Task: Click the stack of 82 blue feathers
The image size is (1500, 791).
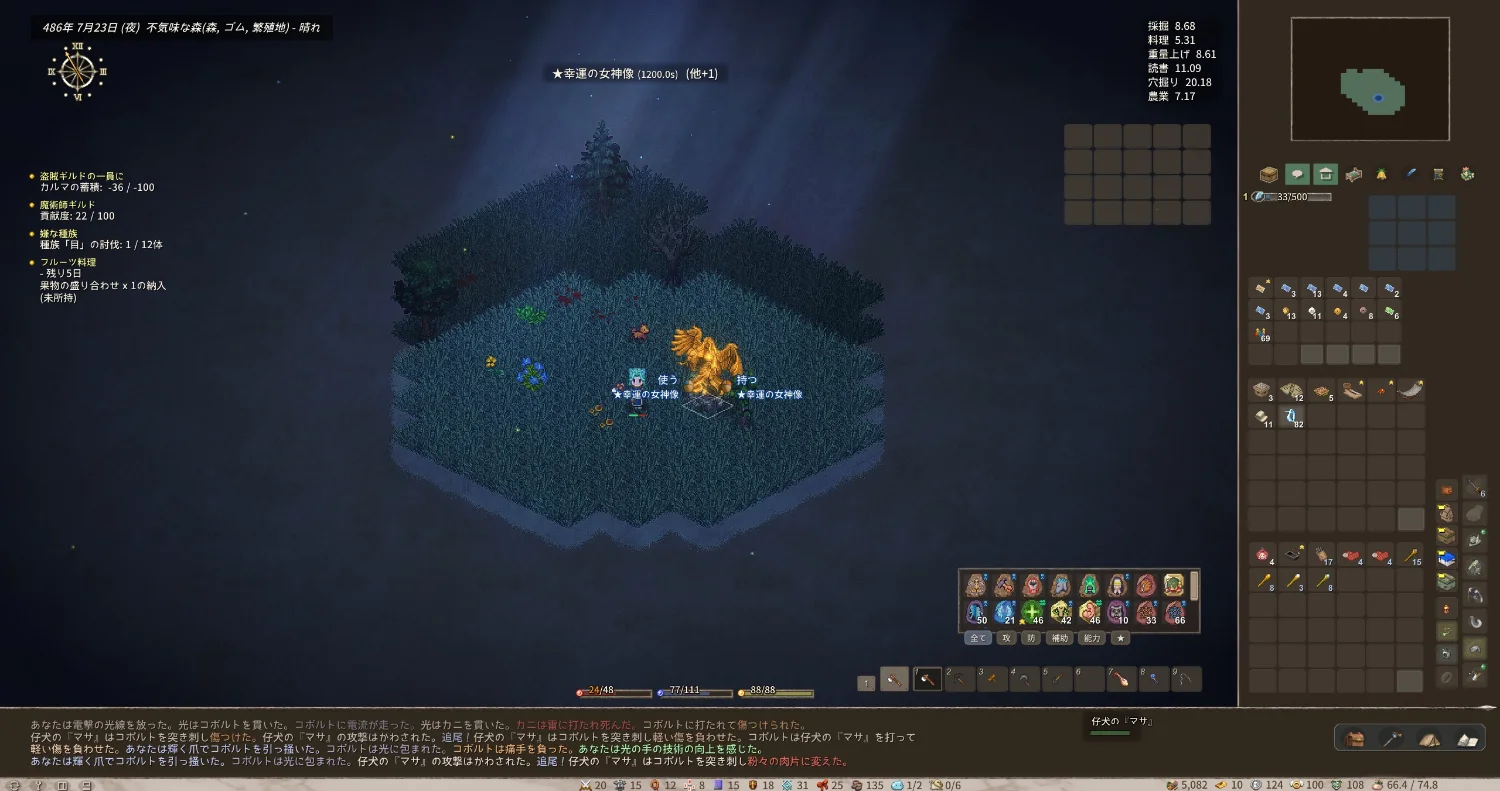Action: (1290, 416)
